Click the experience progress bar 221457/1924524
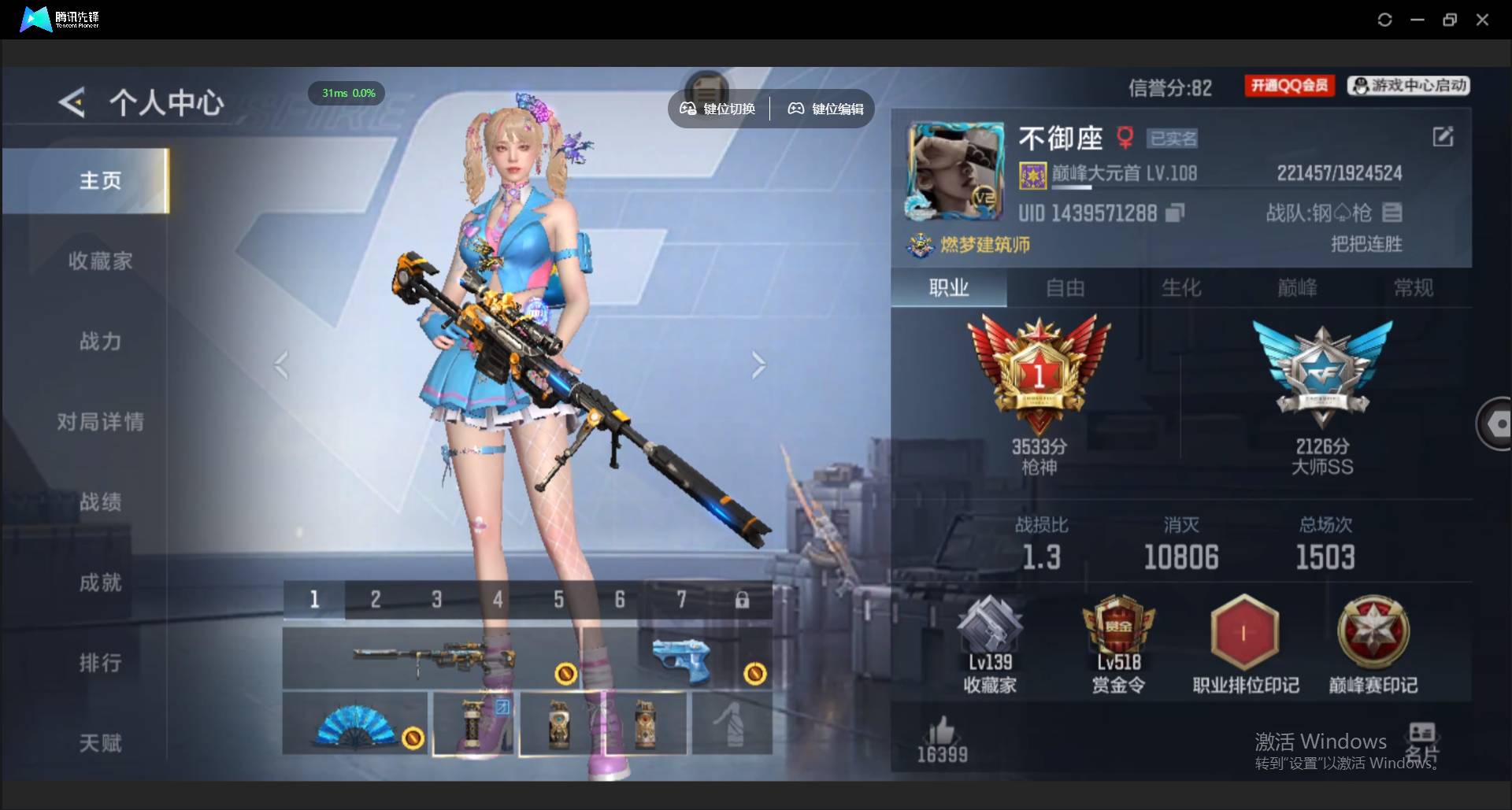 1337,172
